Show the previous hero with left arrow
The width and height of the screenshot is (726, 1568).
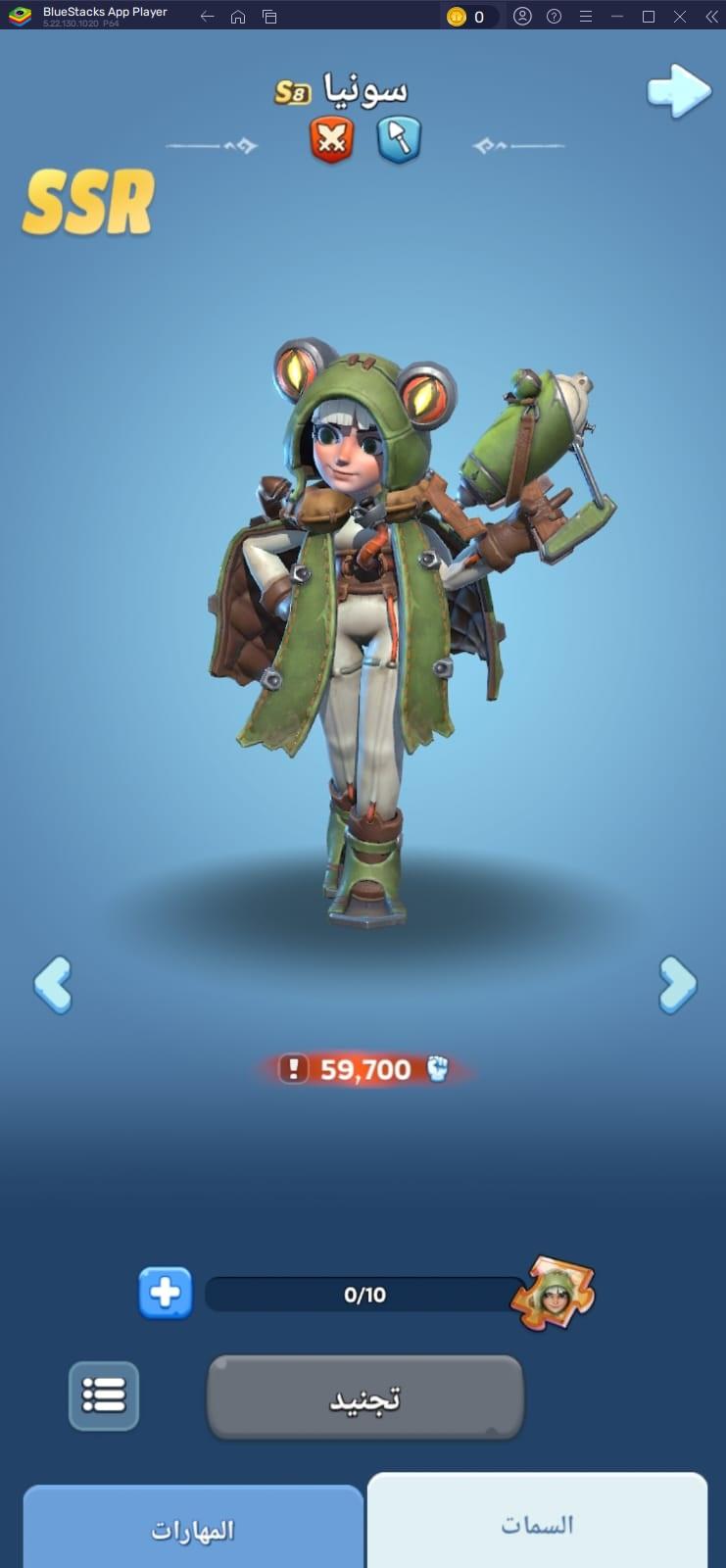(53, 984)
